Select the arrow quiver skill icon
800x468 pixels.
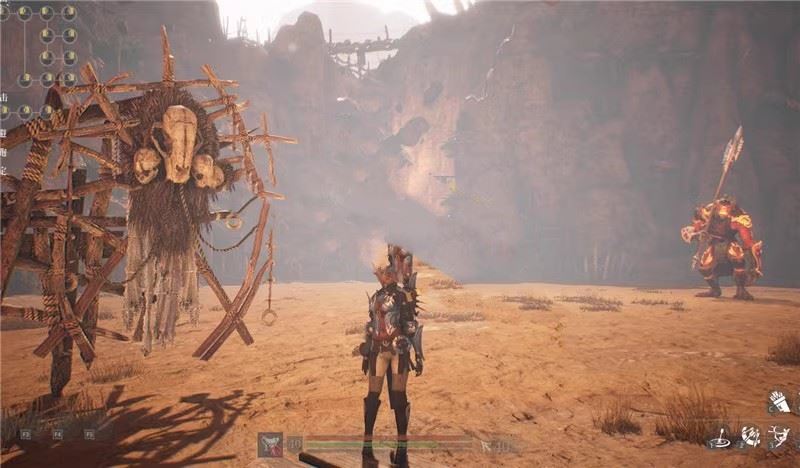coord(778,402)
